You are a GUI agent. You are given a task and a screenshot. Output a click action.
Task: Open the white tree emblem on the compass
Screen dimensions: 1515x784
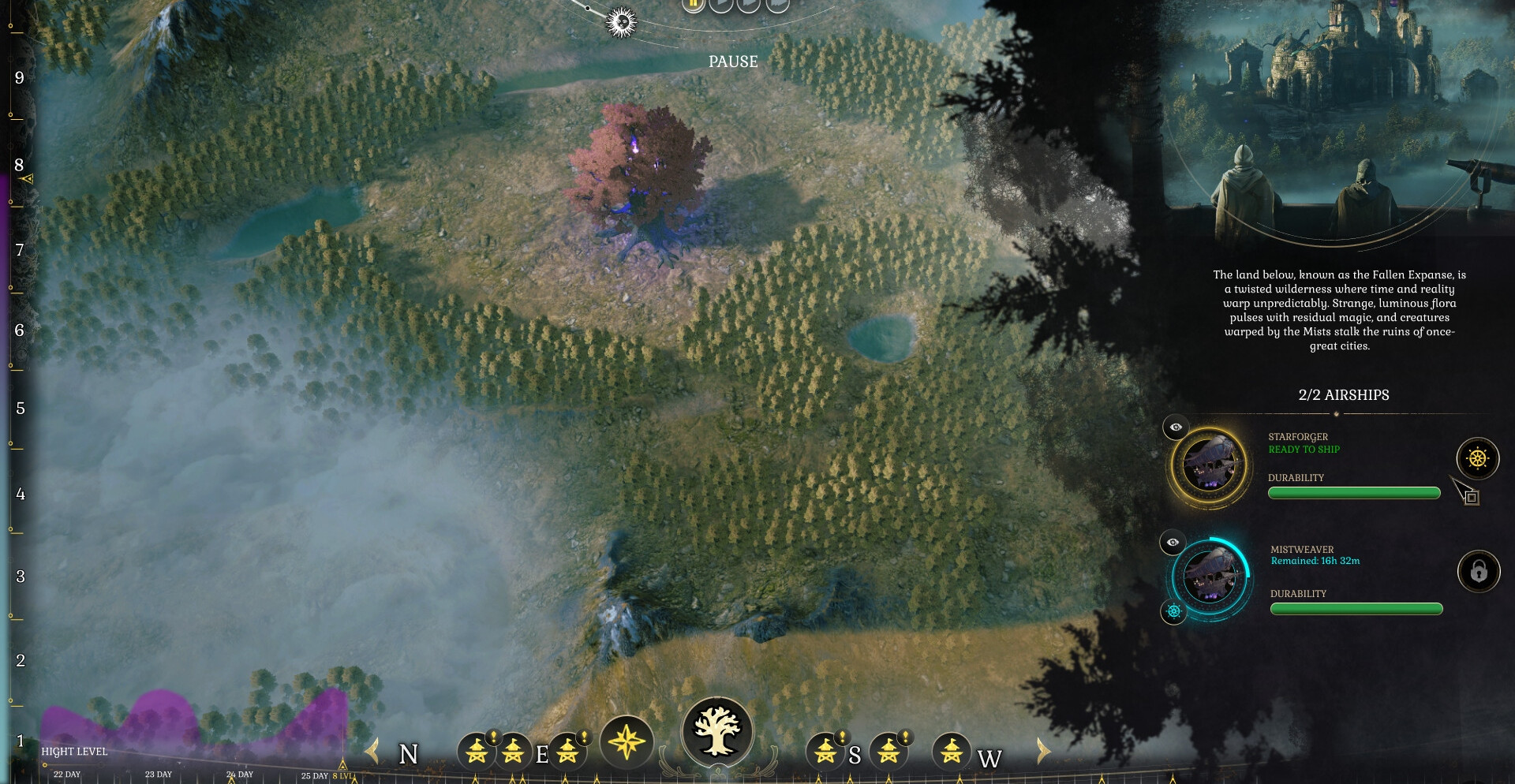tap(717, 731)
